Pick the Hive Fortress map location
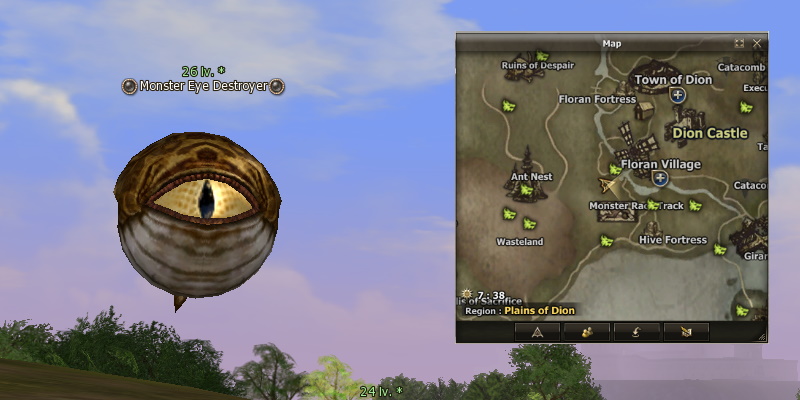 click(x=672, y=240)
